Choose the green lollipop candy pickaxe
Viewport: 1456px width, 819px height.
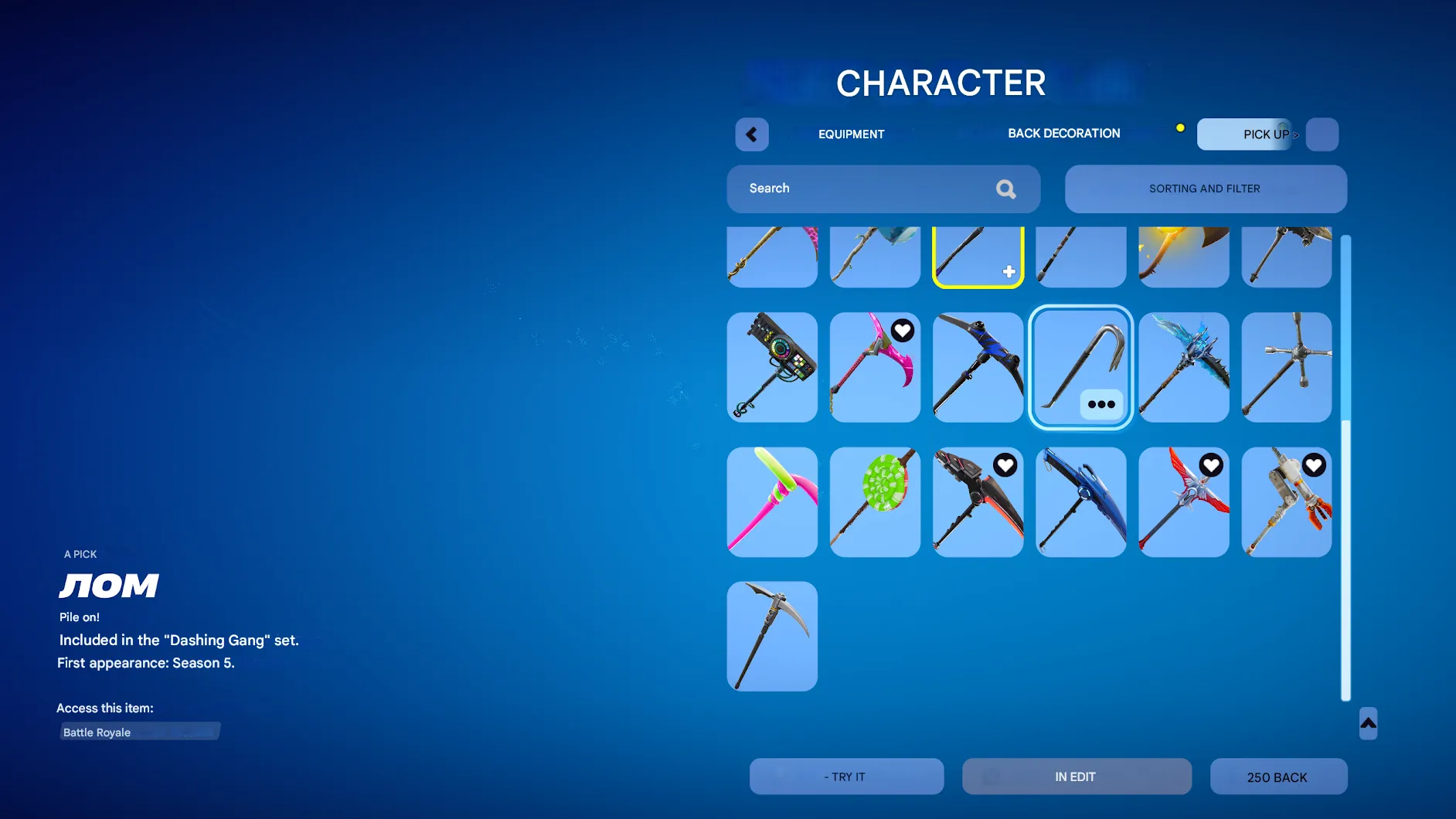(874, 501)
